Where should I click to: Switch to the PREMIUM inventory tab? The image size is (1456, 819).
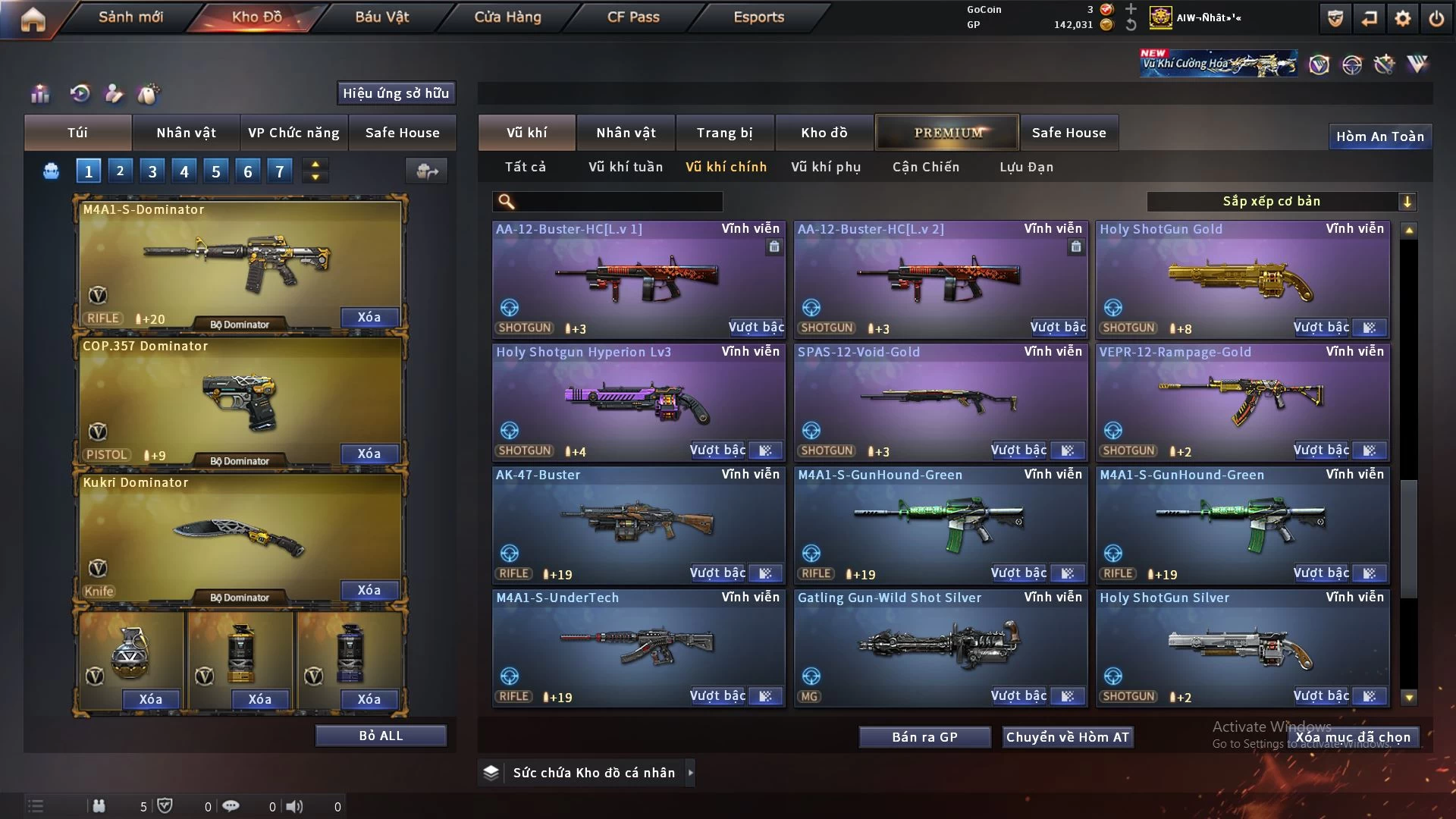(x=947, y=133)
